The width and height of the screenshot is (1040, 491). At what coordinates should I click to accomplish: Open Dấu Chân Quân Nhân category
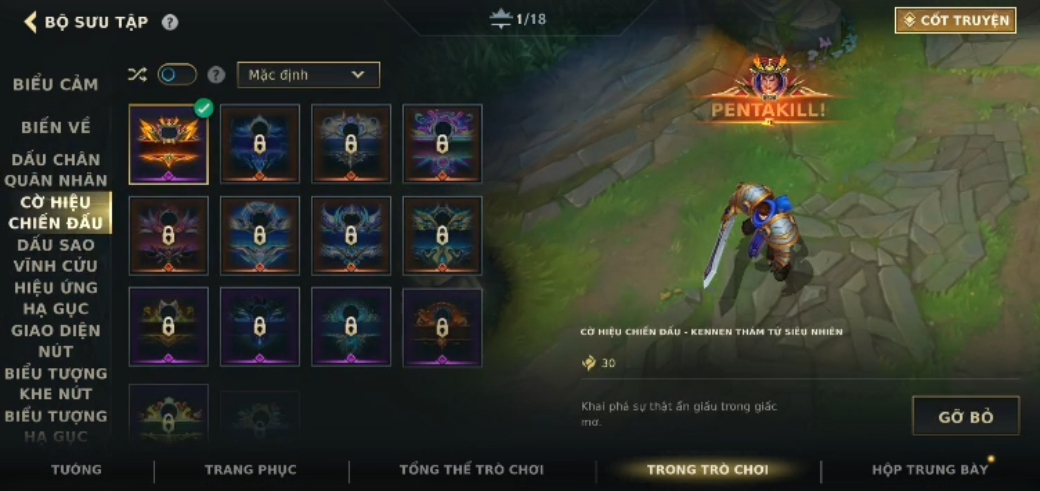pos(56,170)
